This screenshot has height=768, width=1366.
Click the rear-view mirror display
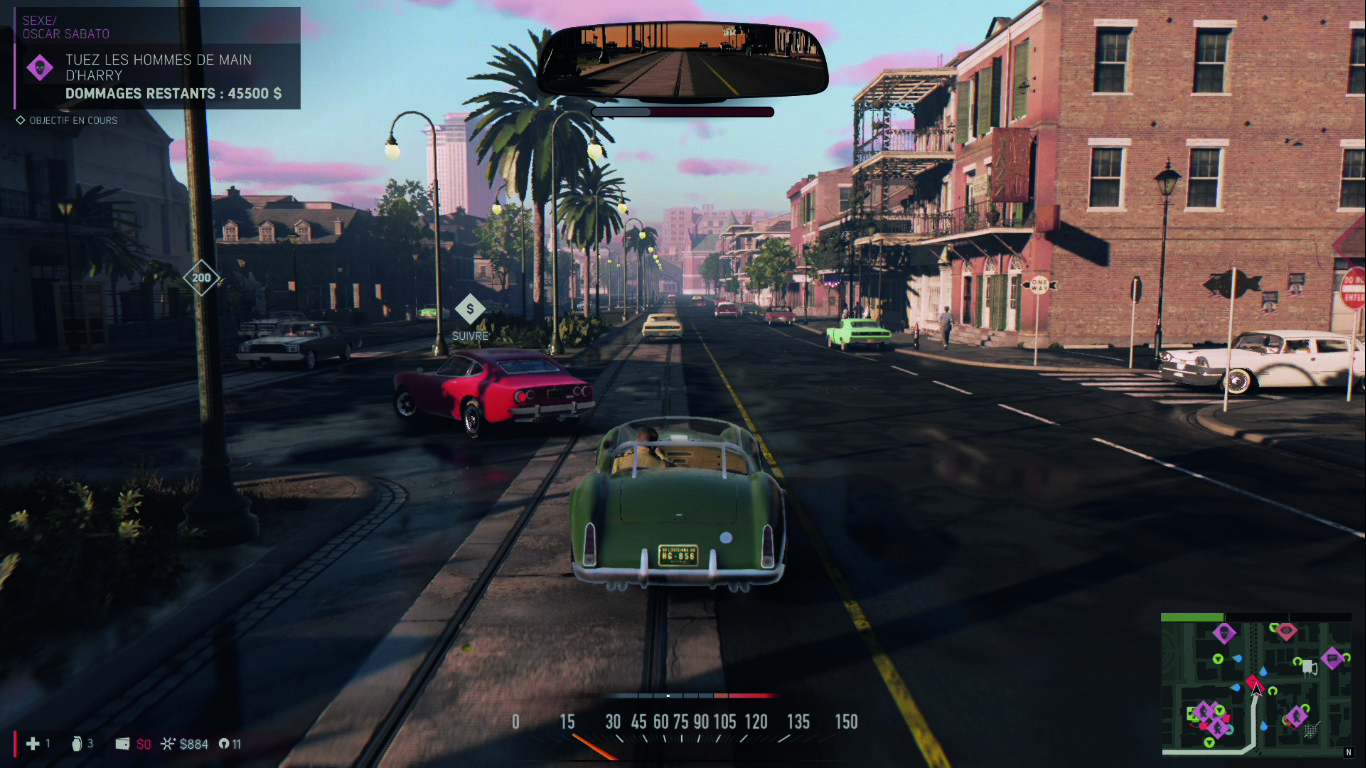(x=683, y=63)
